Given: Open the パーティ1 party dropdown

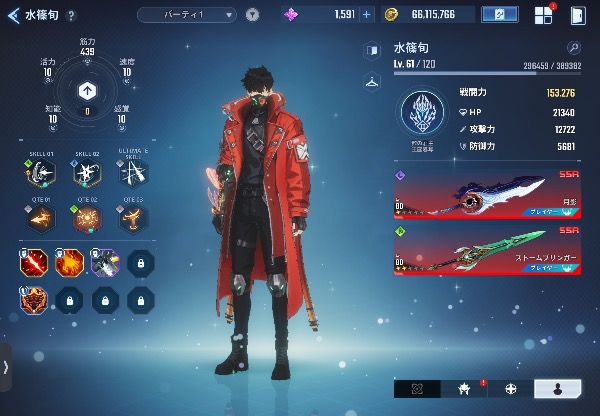Looking at the screenshot, I should (x=187, y=15).
